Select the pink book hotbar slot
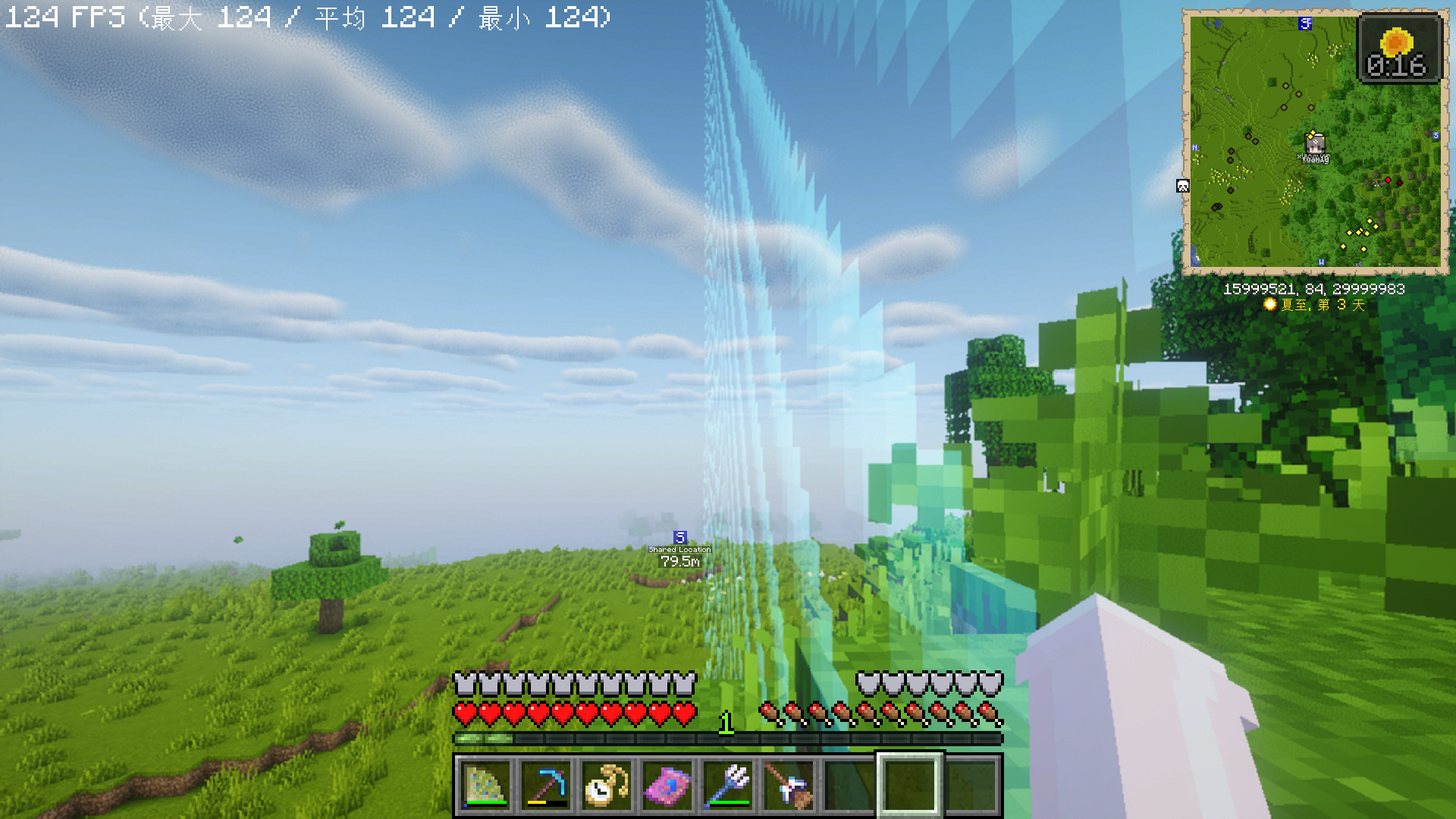Screen dimensions: 1456x819 (x=667, y=786)
